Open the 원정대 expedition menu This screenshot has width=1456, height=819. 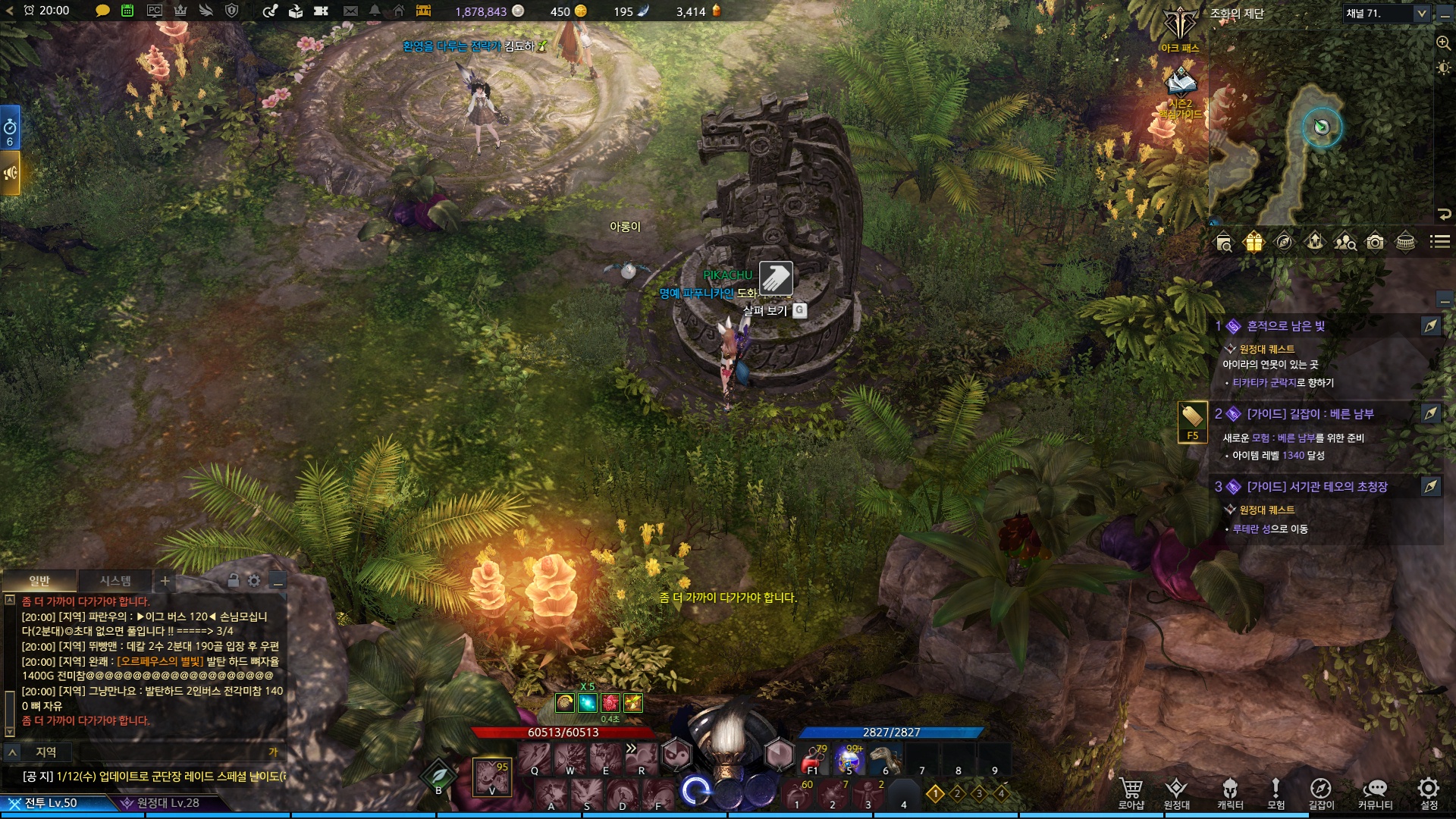click(1176, 792)
